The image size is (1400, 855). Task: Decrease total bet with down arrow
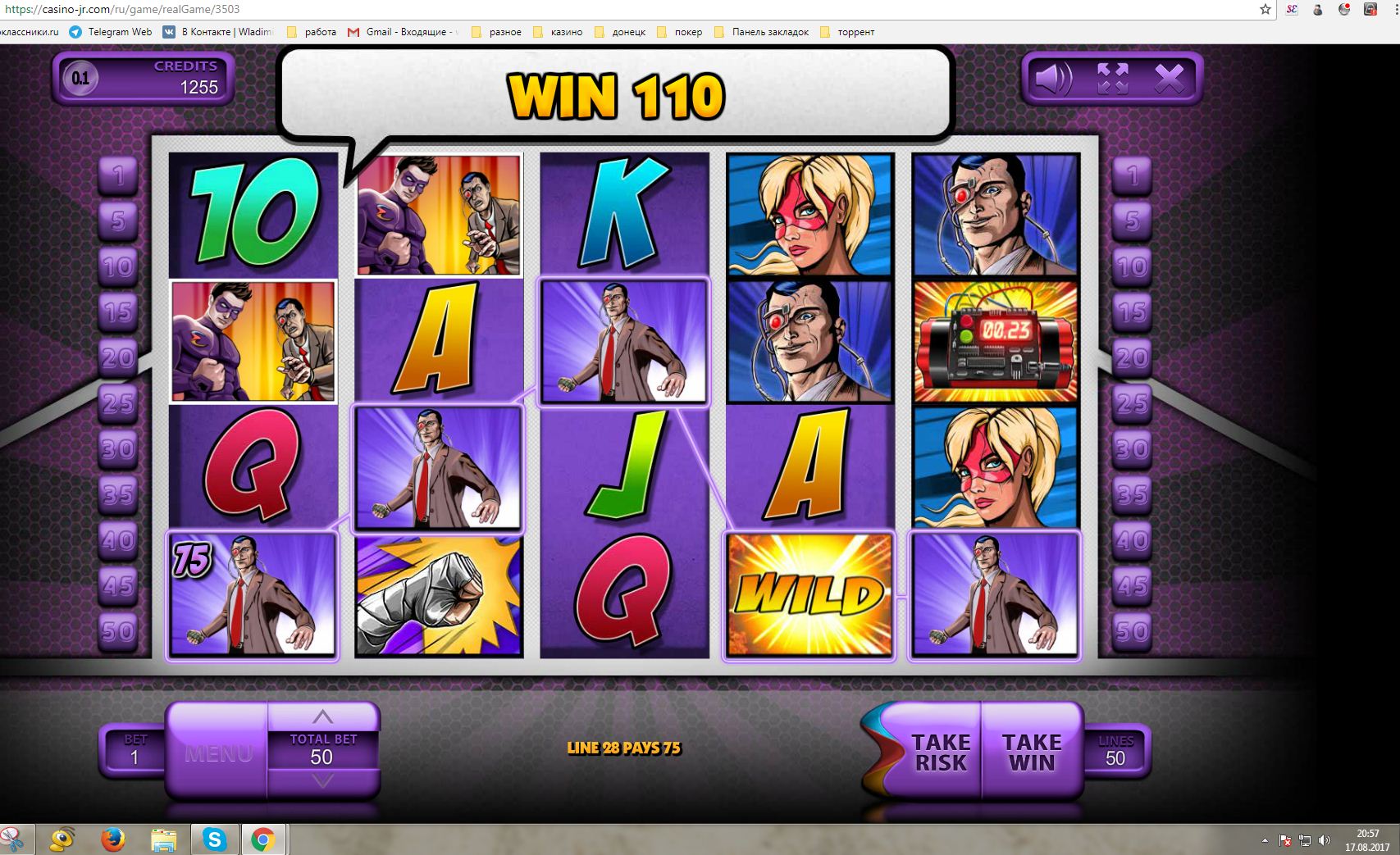tap(322, 782)
